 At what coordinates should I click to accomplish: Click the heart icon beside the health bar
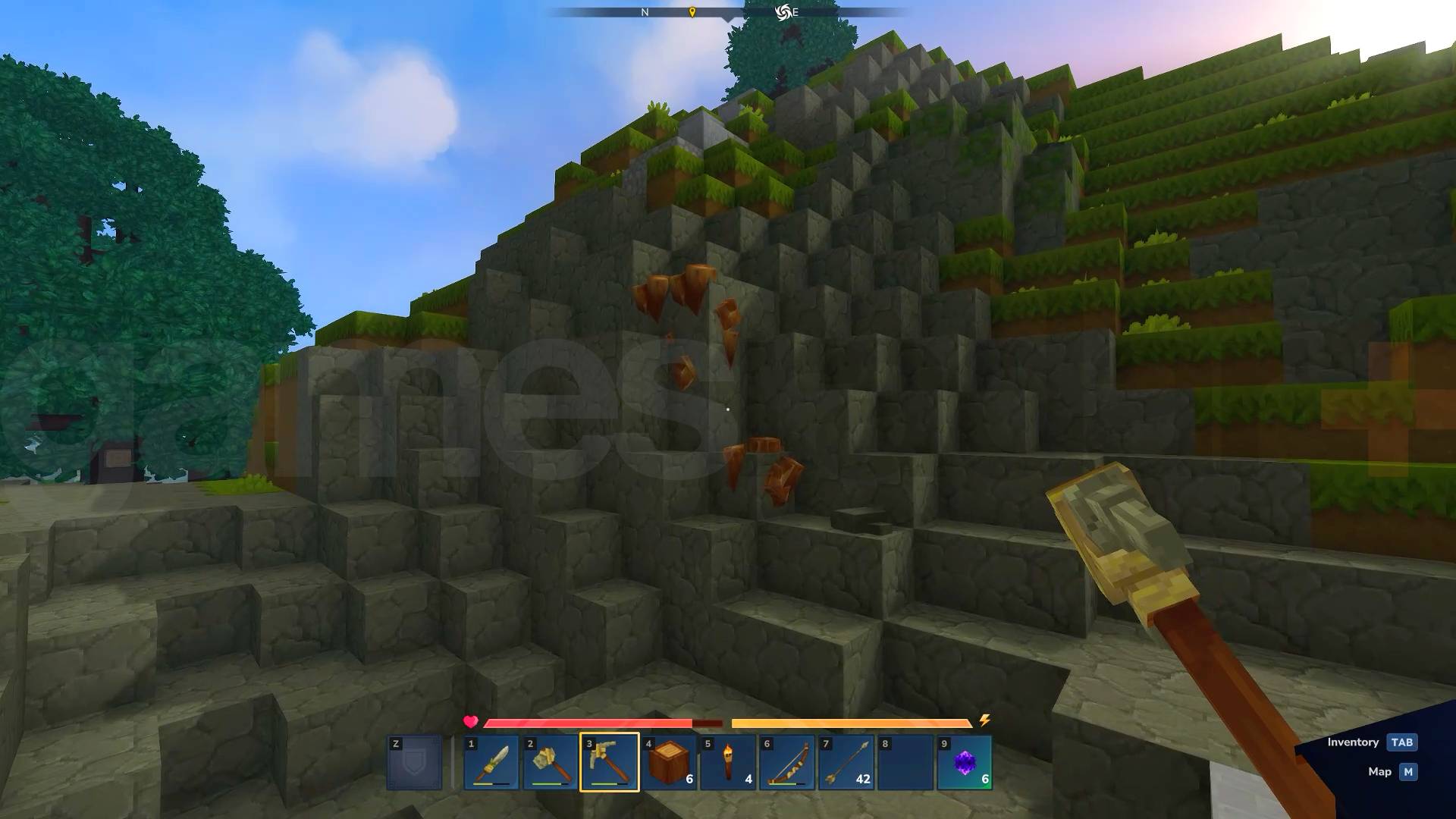click(x=470, y=722)
